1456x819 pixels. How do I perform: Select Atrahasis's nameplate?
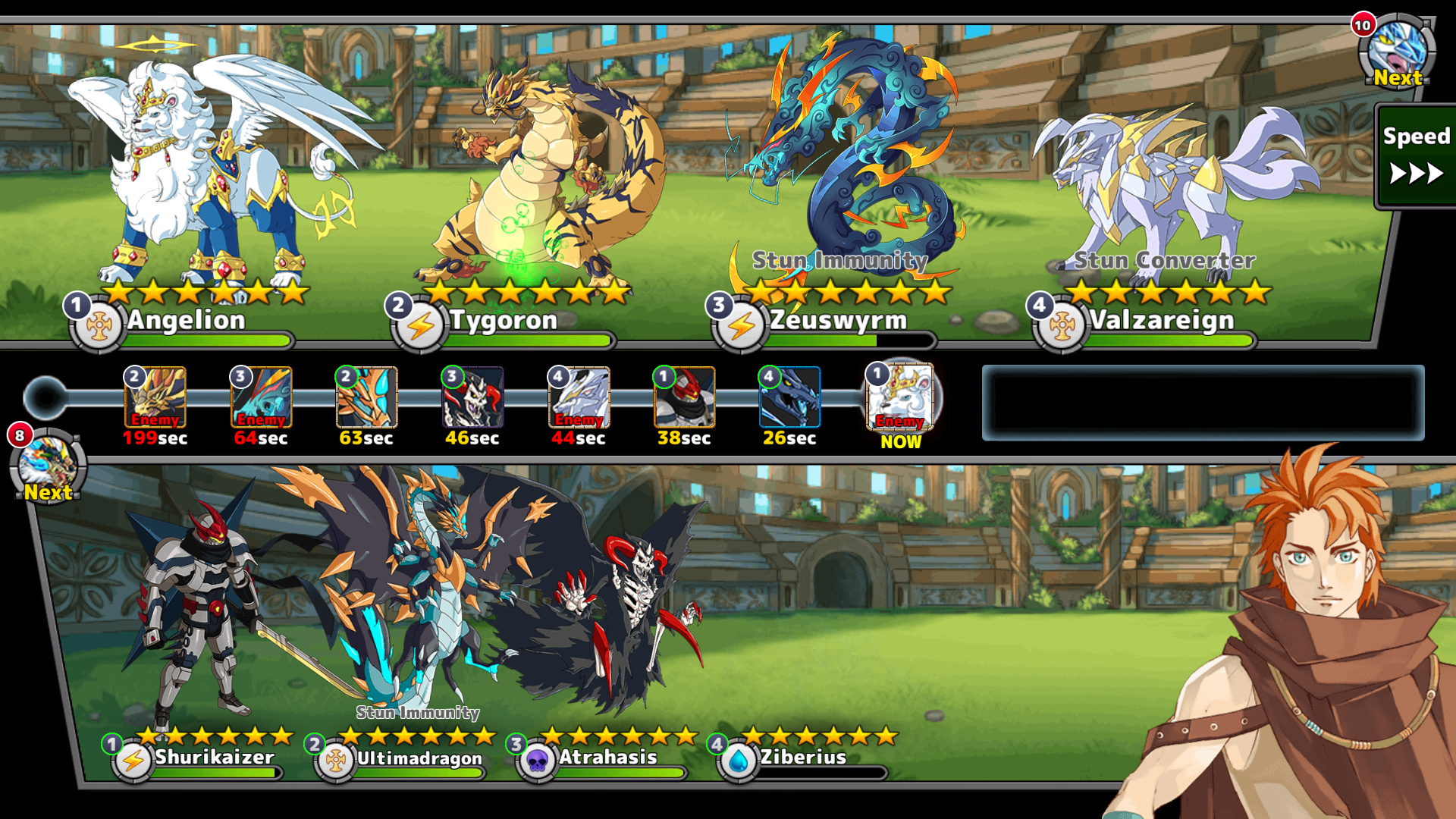point(607,757)
